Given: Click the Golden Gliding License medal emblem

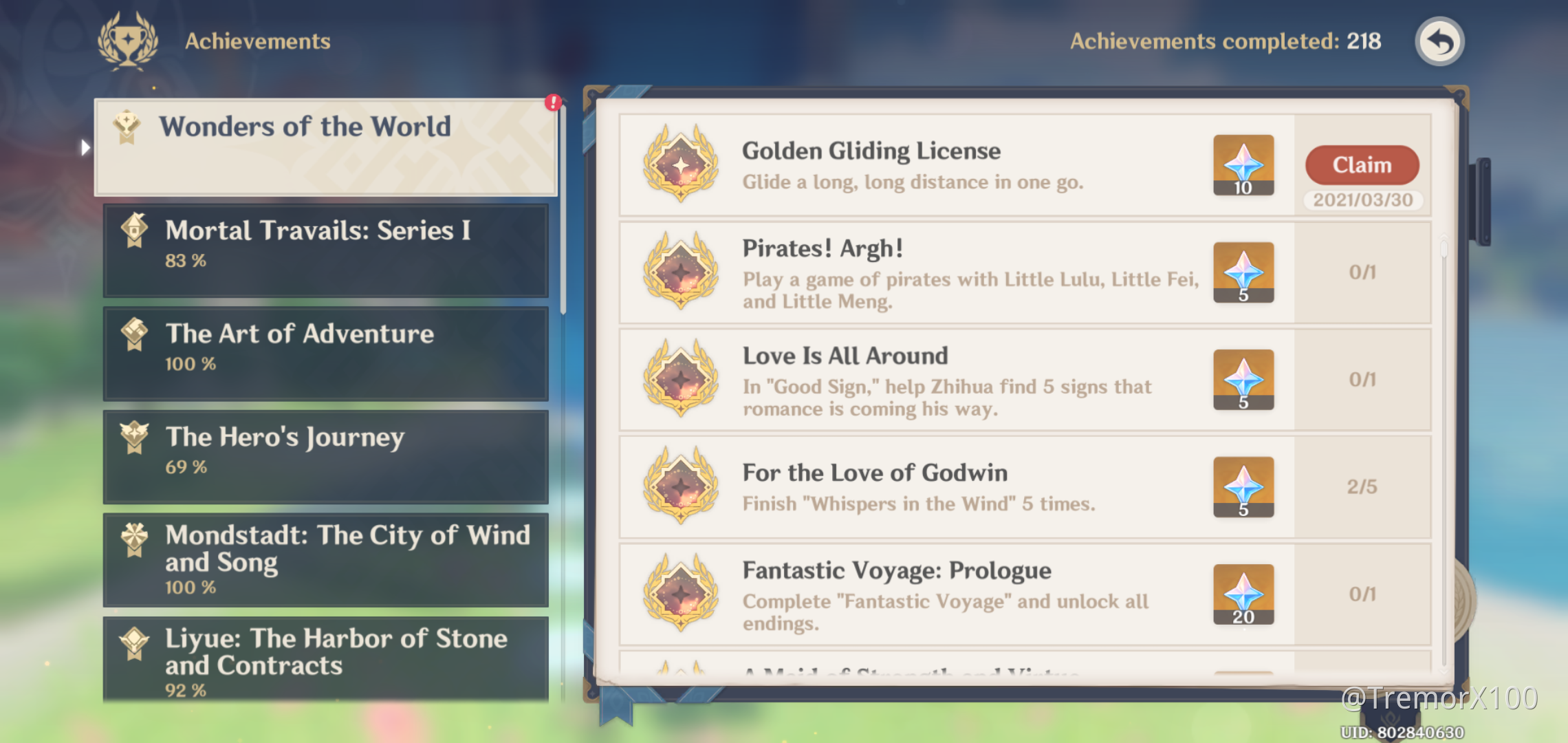Looking at the screenshot, I should (x=681, y=165).
